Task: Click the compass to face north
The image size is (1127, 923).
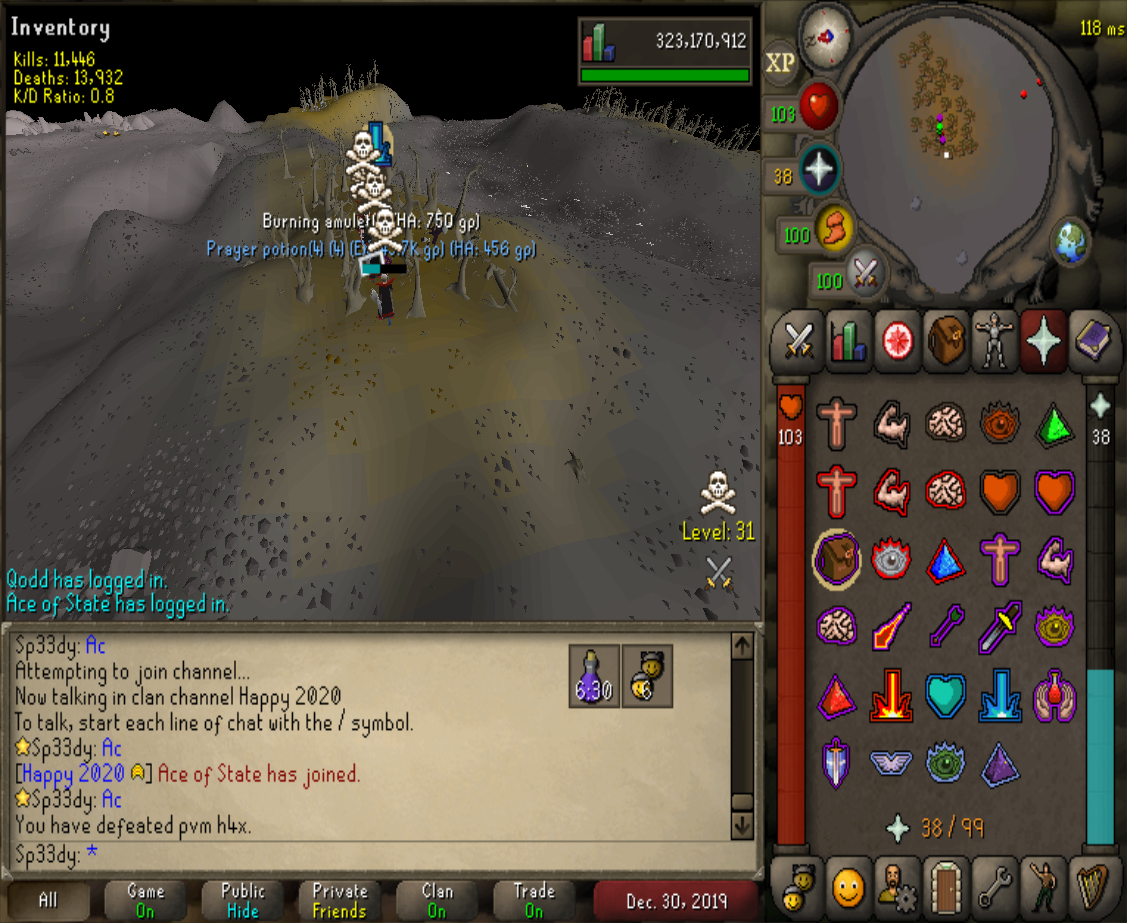Action: point(826,33)
